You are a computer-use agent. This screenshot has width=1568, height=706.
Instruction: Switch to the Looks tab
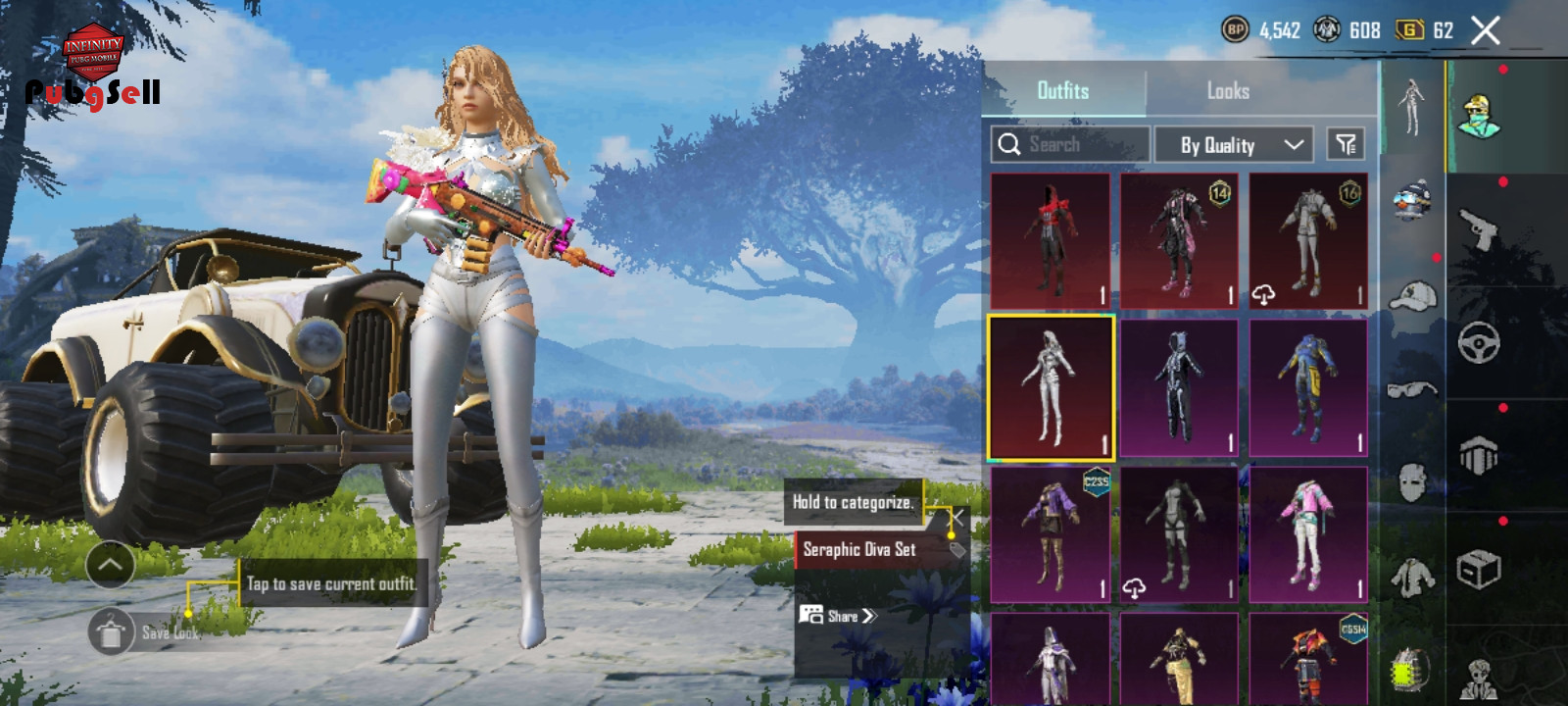(x=1227, y=91)
